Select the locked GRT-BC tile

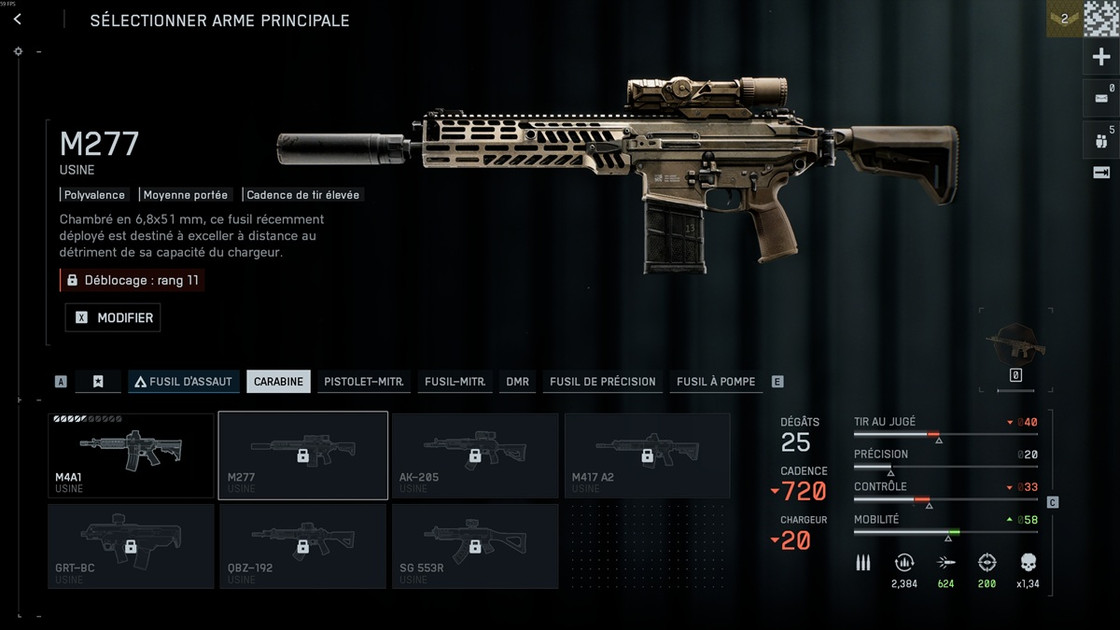click(131, 546)
